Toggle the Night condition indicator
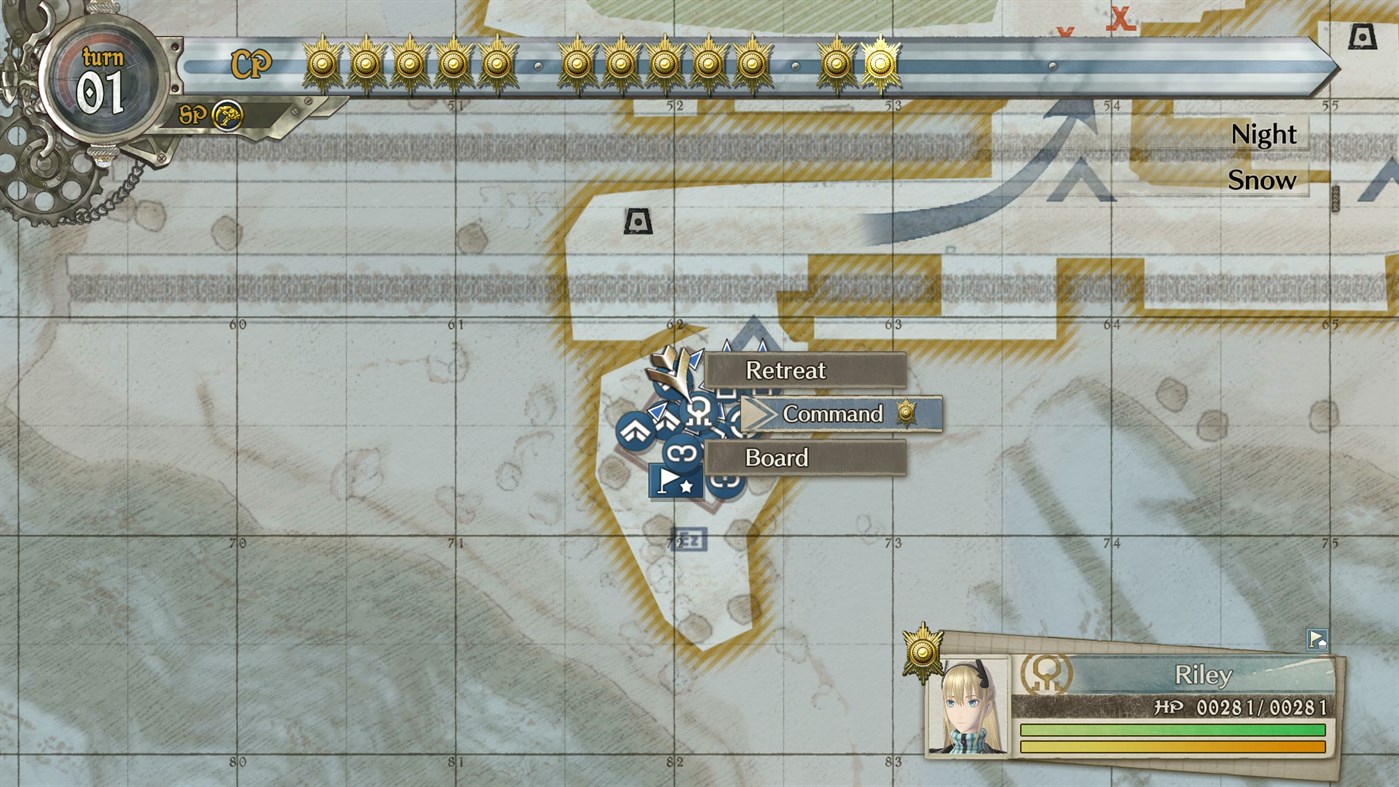 point(1263,133)
